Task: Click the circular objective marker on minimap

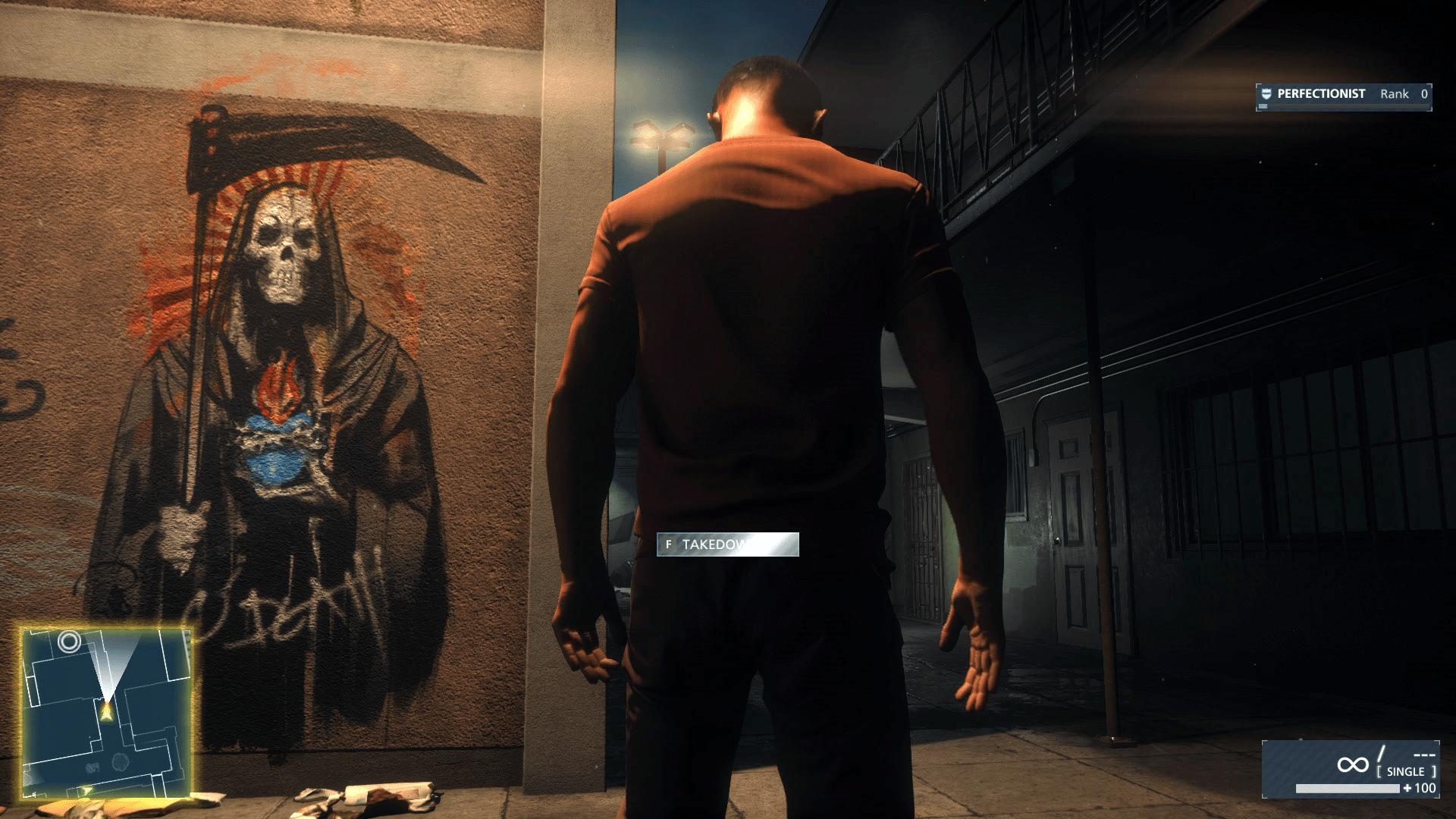Action: [70, 642]
